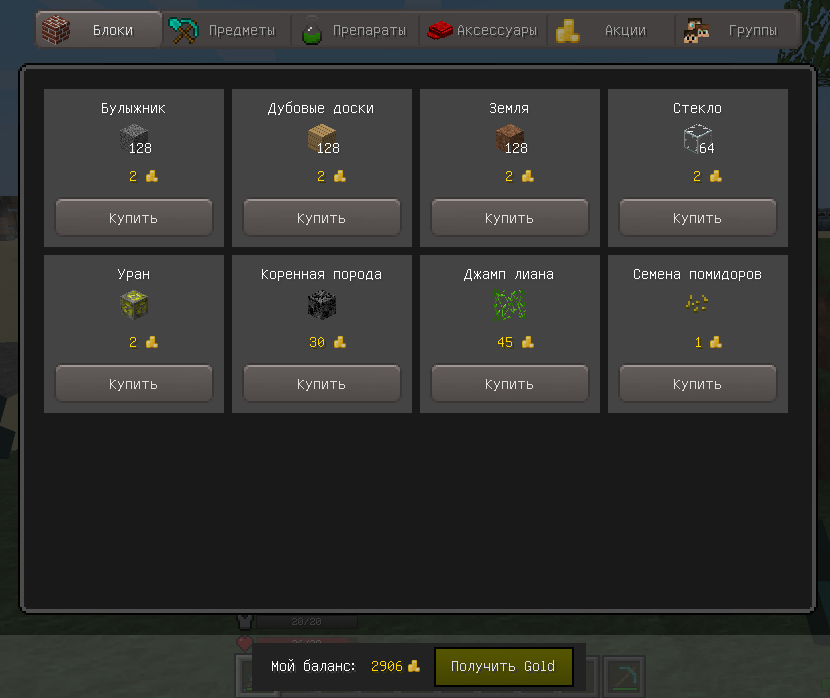Buy the Джамп лиана item
Image resolution: width=830 pixels, height=698 pixels.
pos(509,383)
